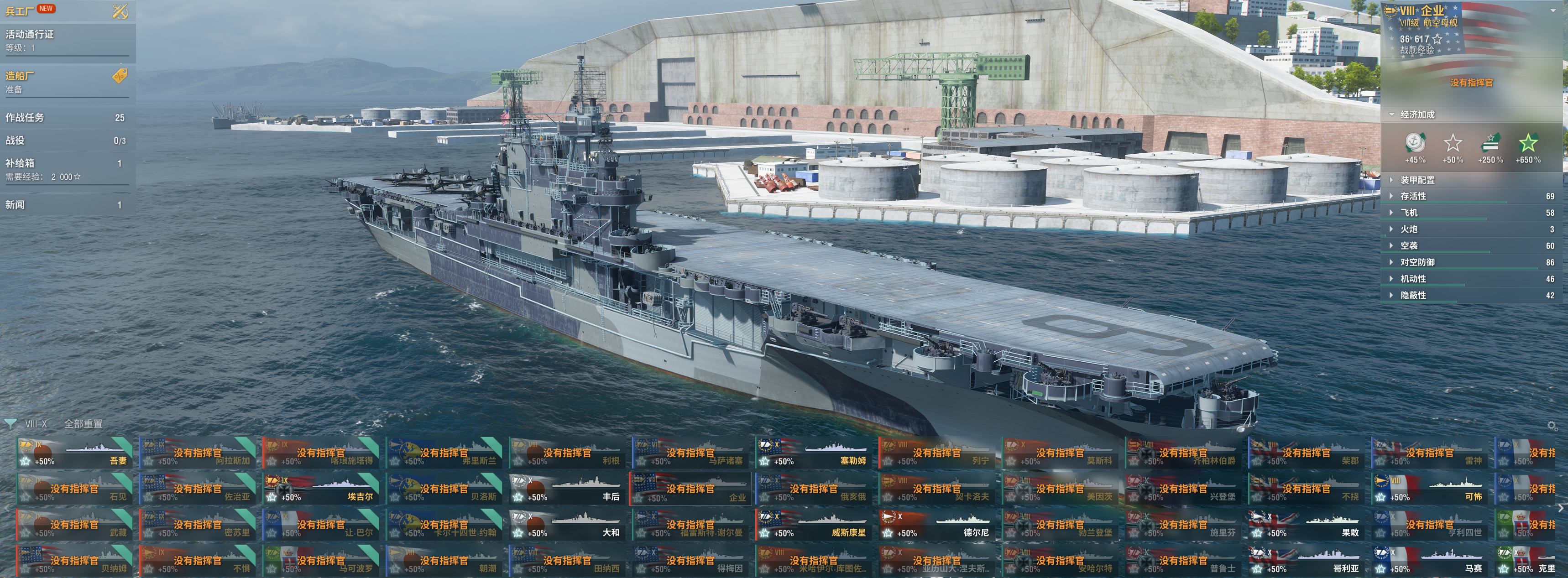Open the carousel funnel filter icon
The image size is (1568, 578).
tap(10, 423)
